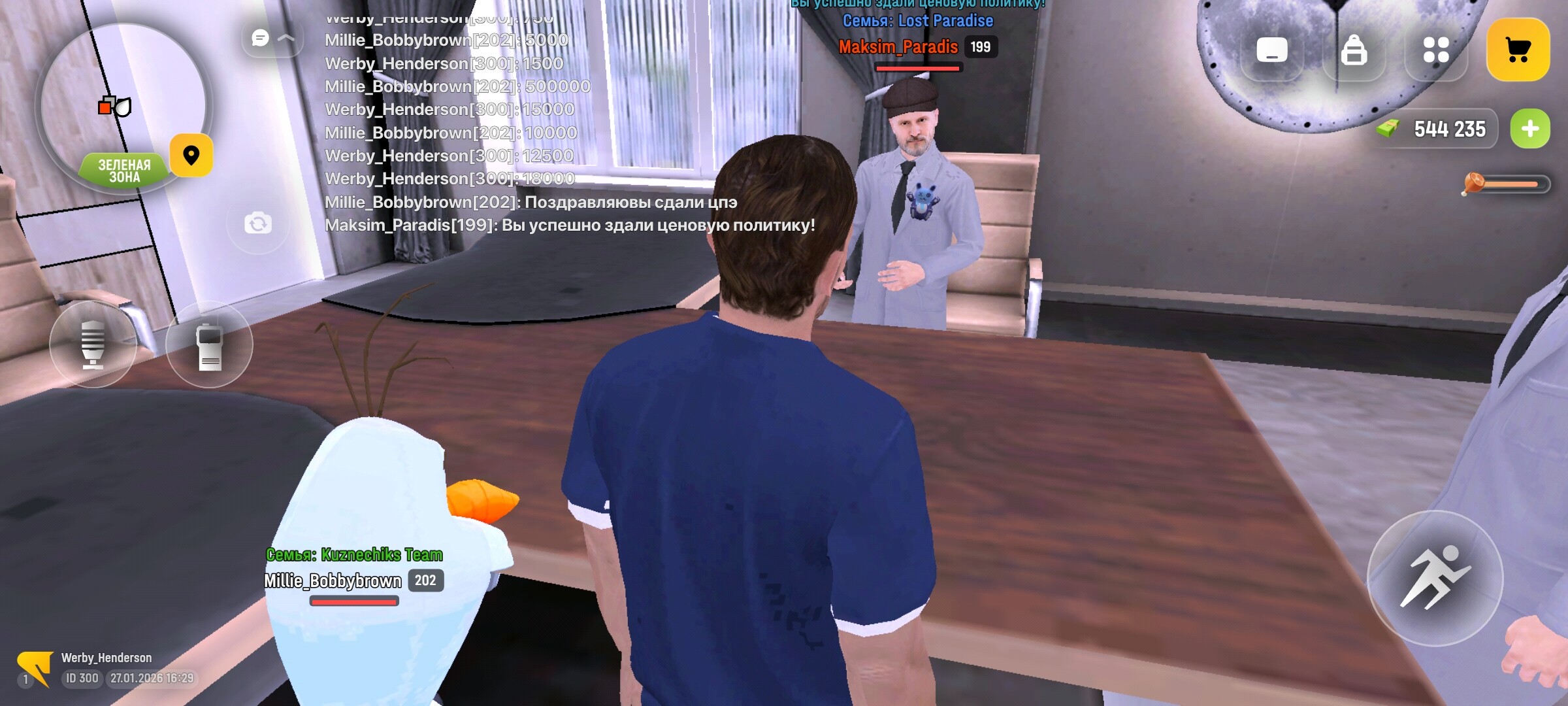This screenshot has width=1568, height=706.
Task: Open the chat speech bubble button
Action: point(261,38)
